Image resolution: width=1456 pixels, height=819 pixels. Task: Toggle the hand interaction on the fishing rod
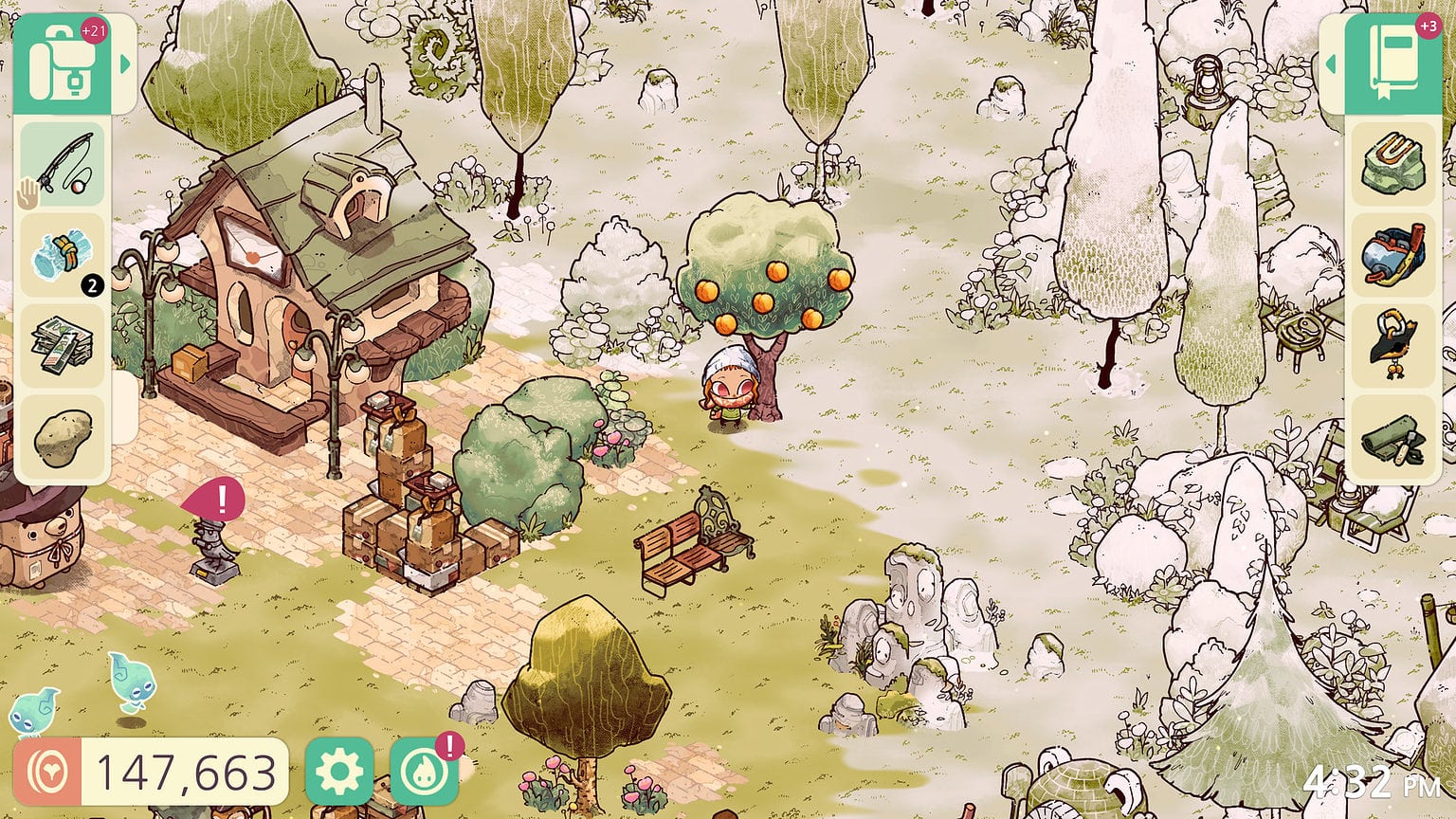(x=29, y=193)
